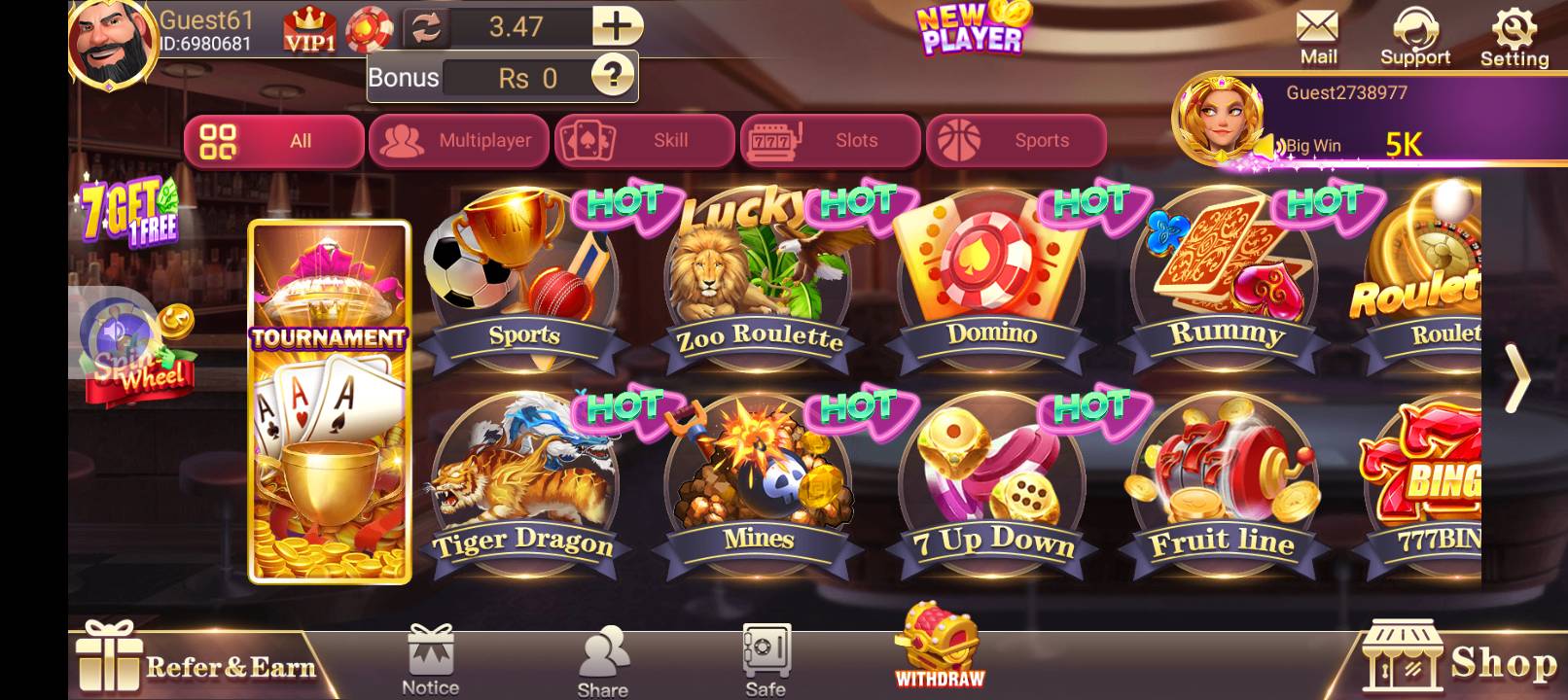Select the Skill games tab

[x=645, y=140]
